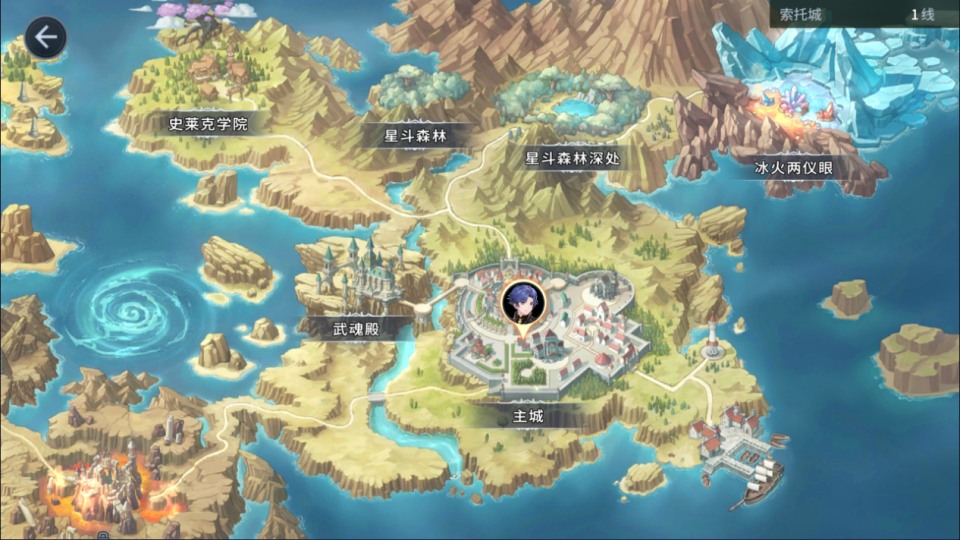
Task: Select the 史莱克学院 map location
Action: (x=208, y=124)
